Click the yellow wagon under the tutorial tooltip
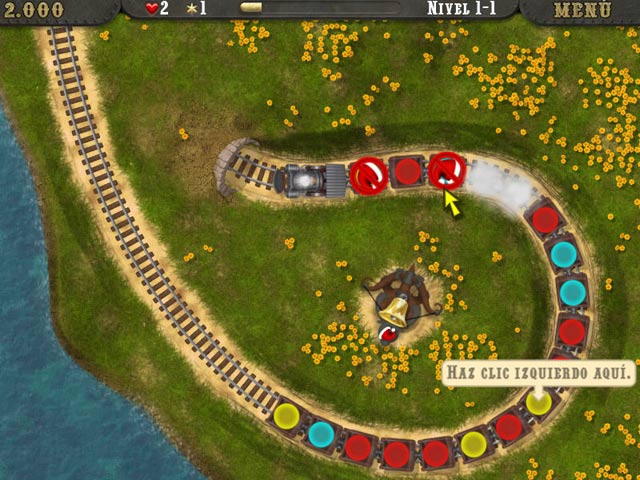The image size is (640, 480). pos(539,403)
